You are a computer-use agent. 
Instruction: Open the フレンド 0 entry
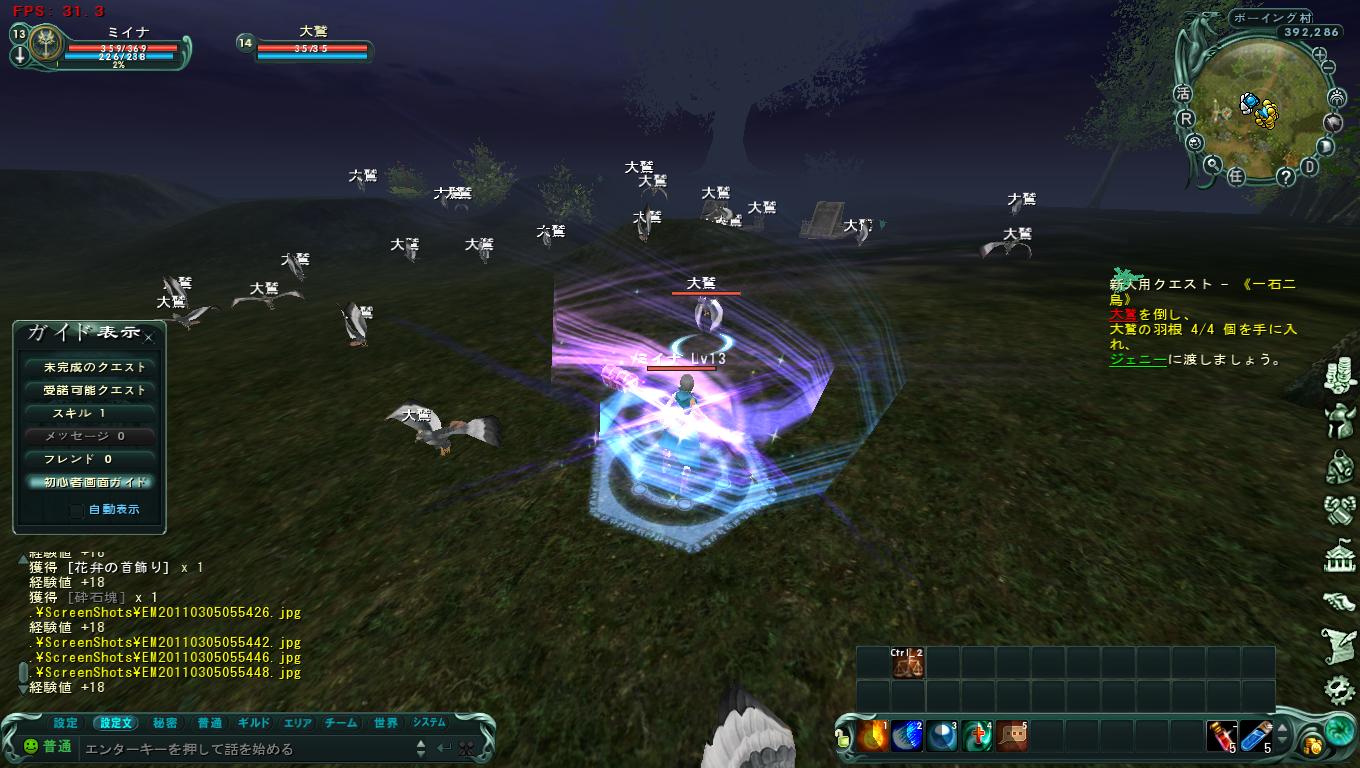click(90, 459)
